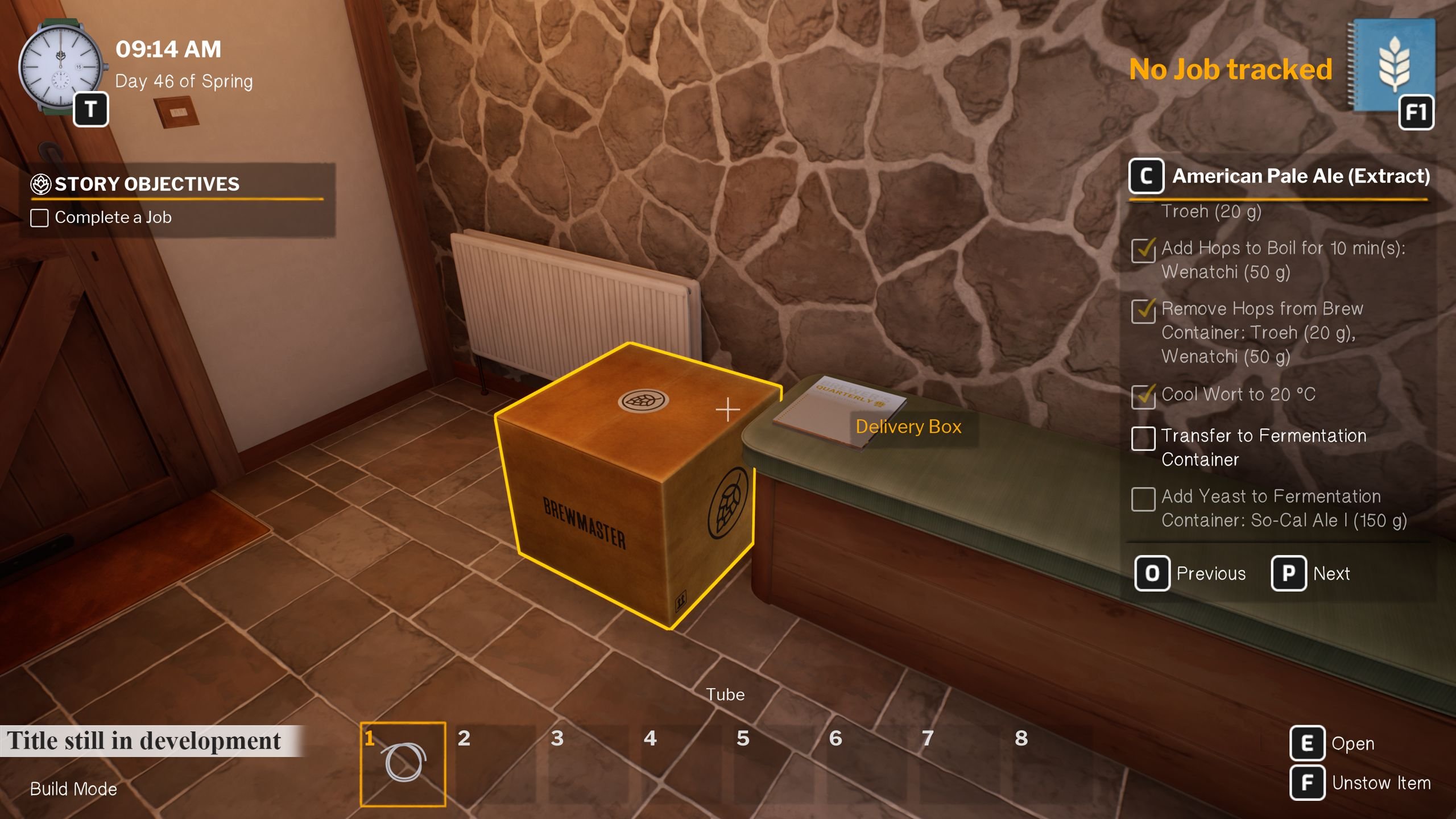Click the F Unstow Item button prompt
Image resolution: width=1456 pixels, height=819 pixels.
(x=1308, y=783)
